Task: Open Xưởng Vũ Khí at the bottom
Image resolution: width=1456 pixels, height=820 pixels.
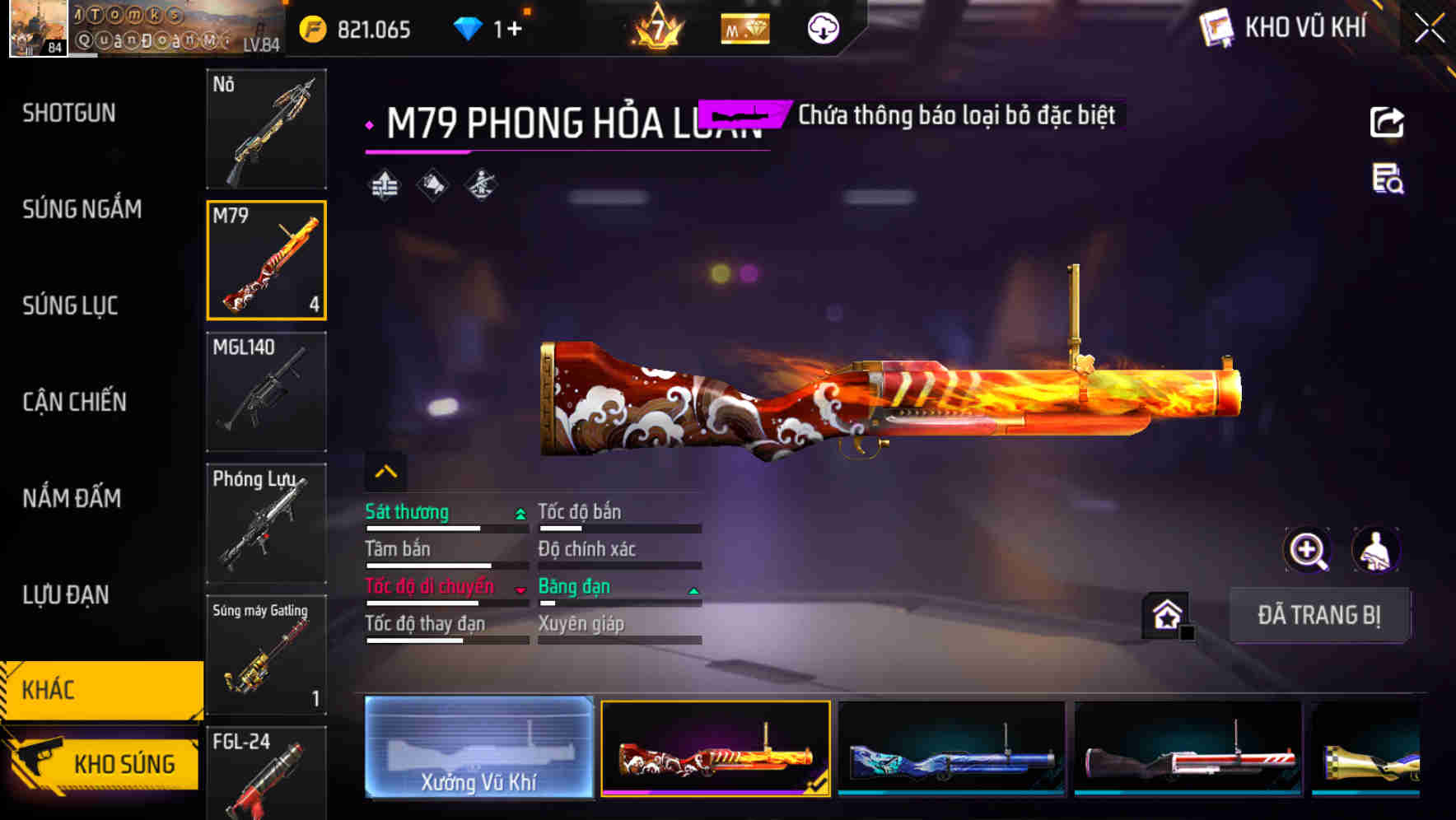Action: pos(478,749)
